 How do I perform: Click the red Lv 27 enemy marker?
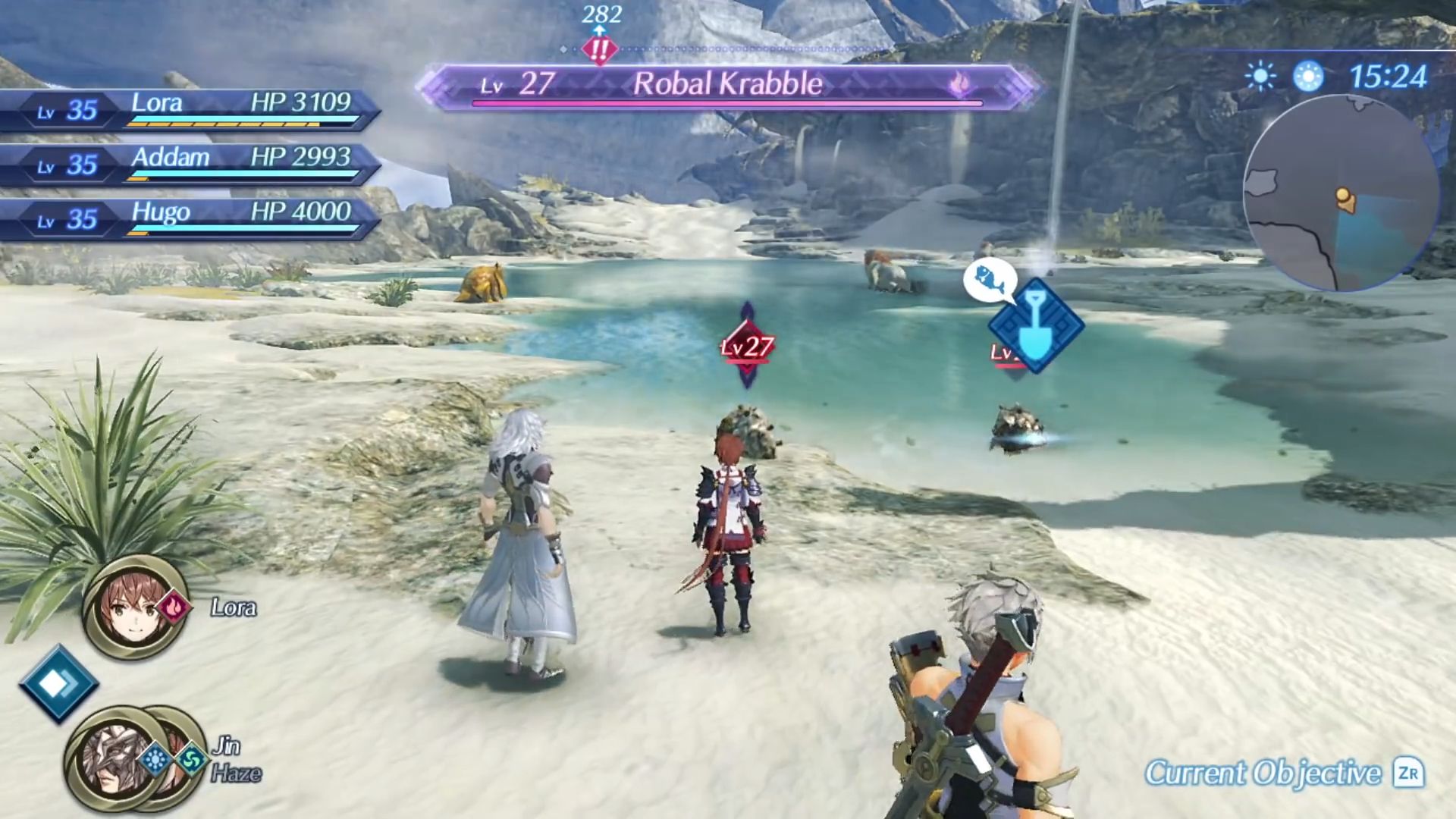(747, 347)
